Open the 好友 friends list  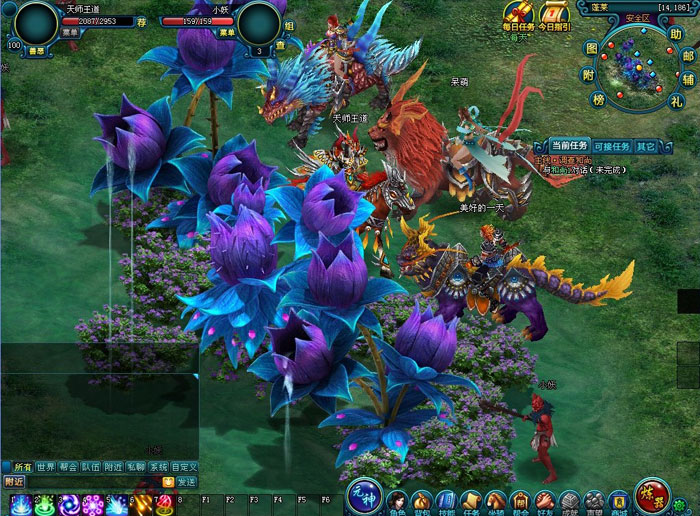pyautogui.click(x=544, y=501)
